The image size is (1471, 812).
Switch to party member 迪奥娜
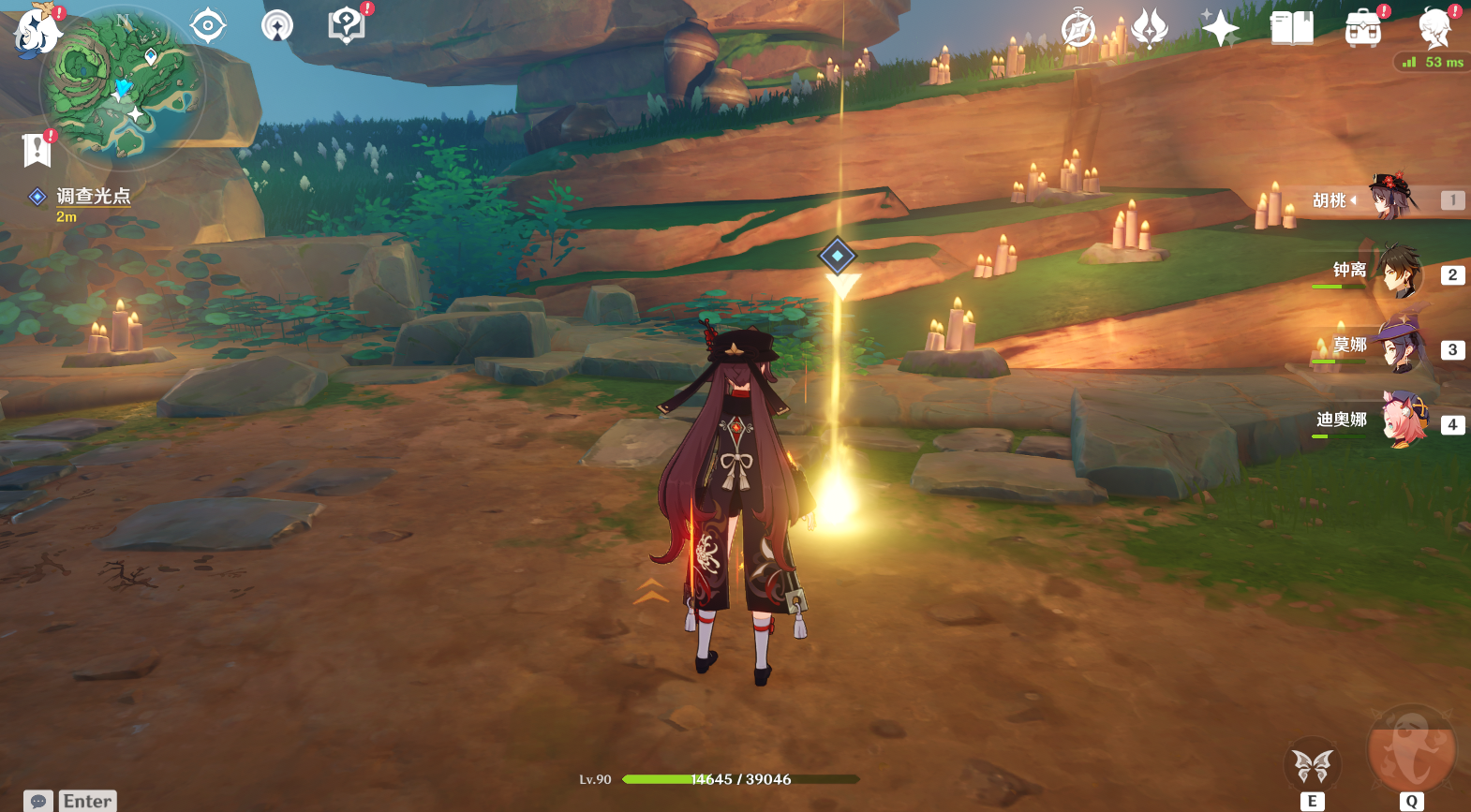click(1398, 422)
